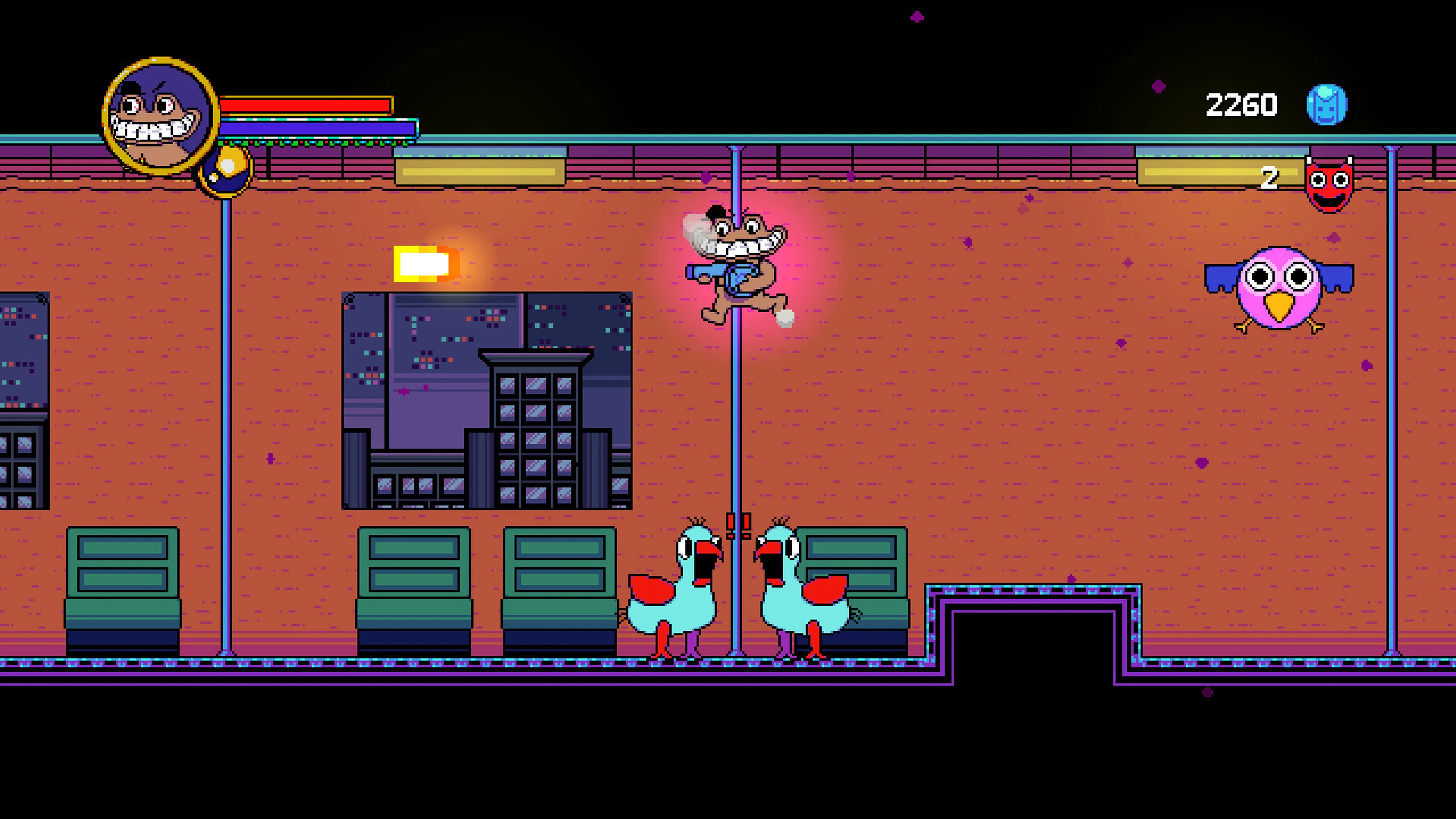The height and width of the screenshot is (819, 1456).
Task: Open the score counter reading 2260
Action: [1241, 104]
